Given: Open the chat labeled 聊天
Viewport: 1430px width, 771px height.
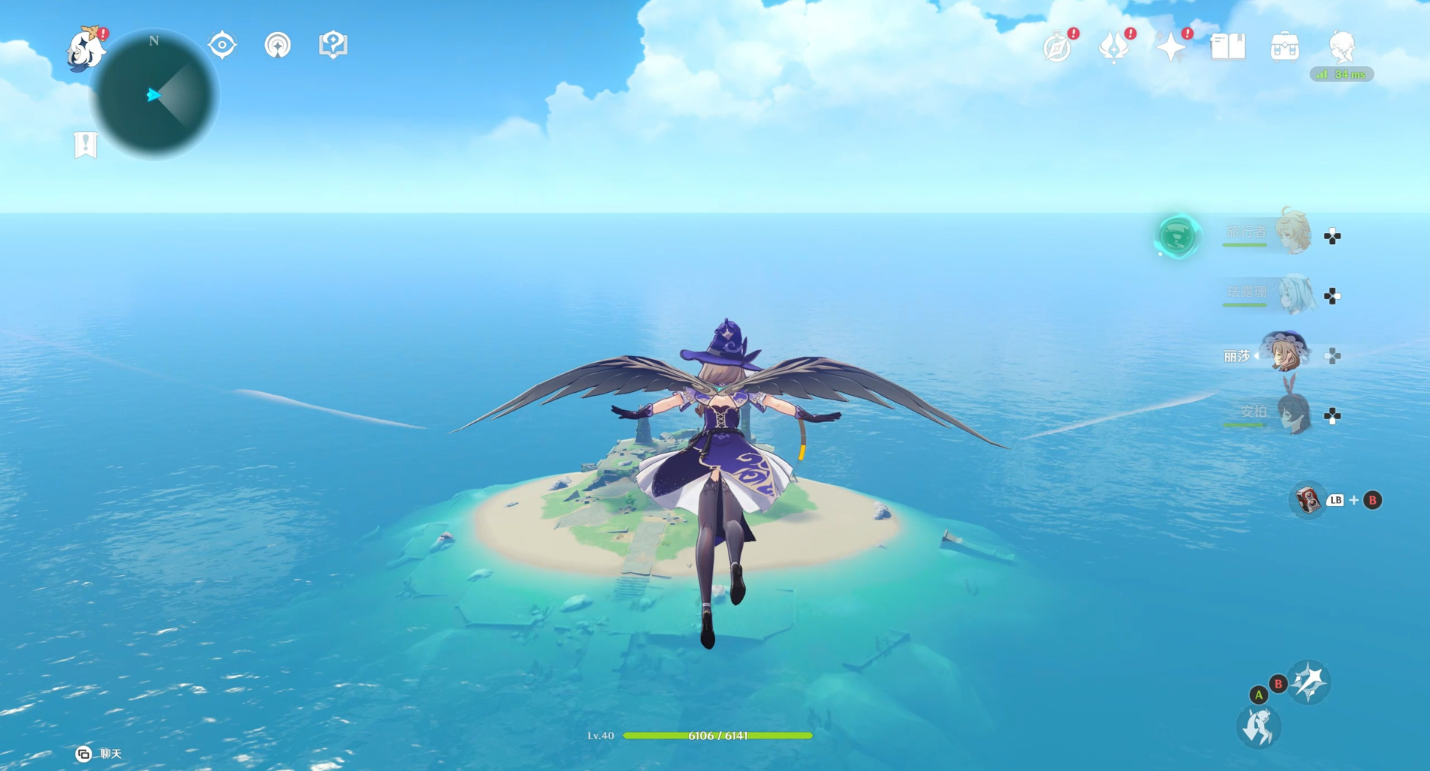Looking at the screenshot, I should [x=99, y=753].
